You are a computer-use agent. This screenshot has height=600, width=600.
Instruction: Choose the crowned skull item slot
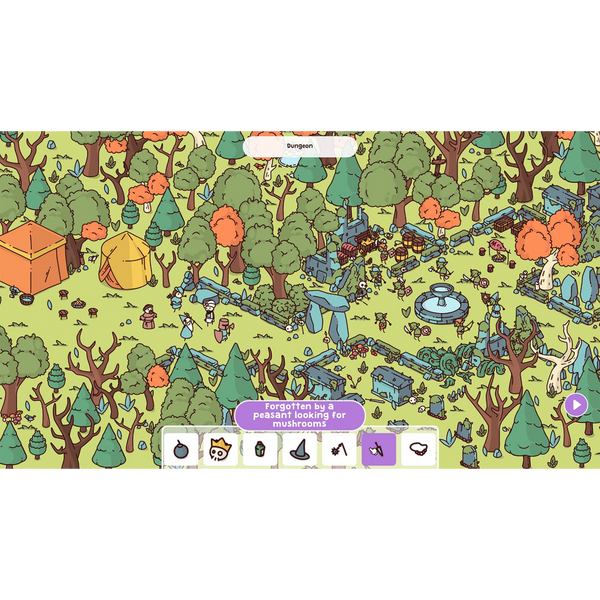220,450
